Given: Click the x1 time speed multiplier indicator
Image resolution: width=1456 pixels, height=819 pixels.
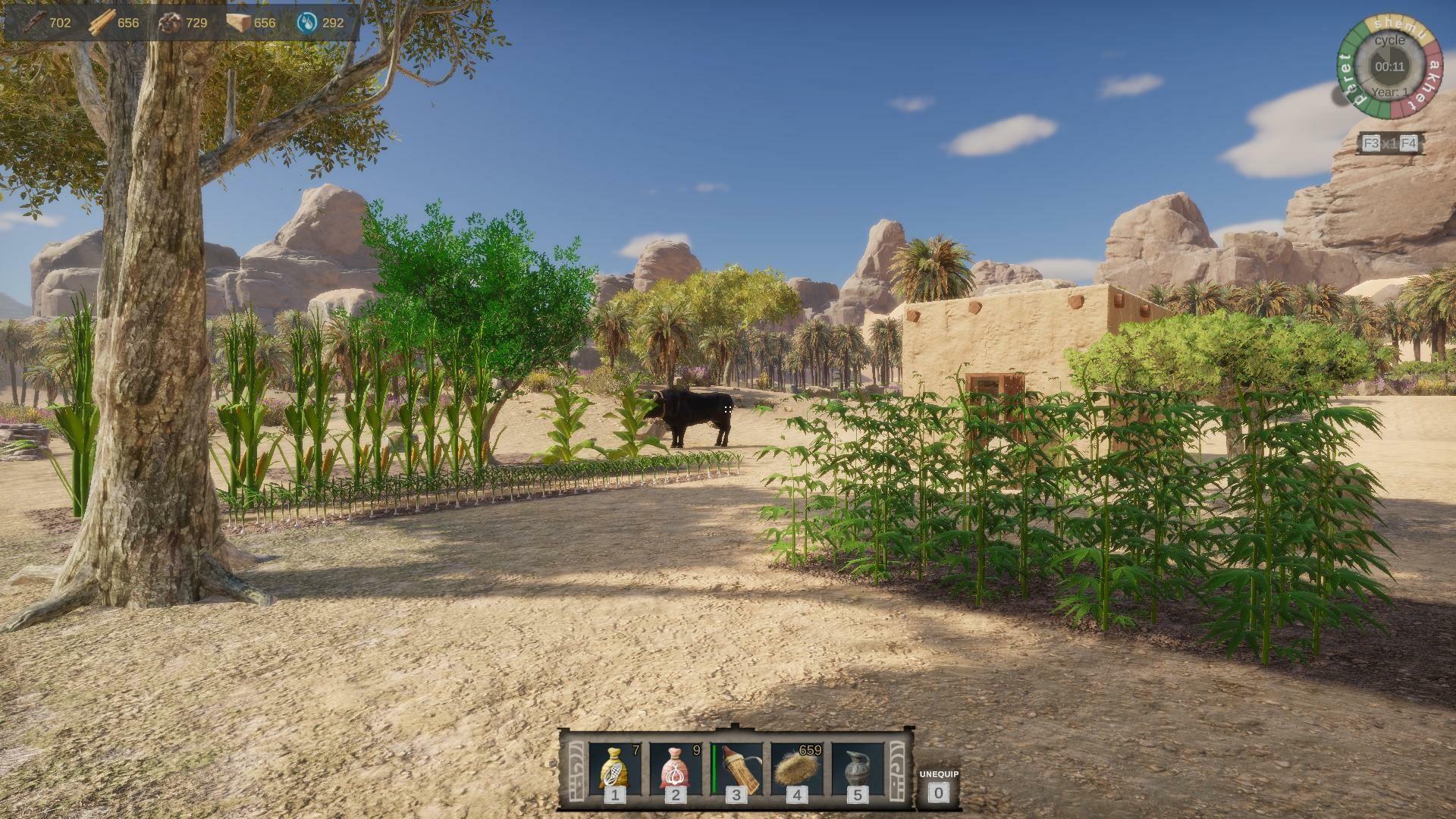Looking at the screenshot, I should (1390, 143).
